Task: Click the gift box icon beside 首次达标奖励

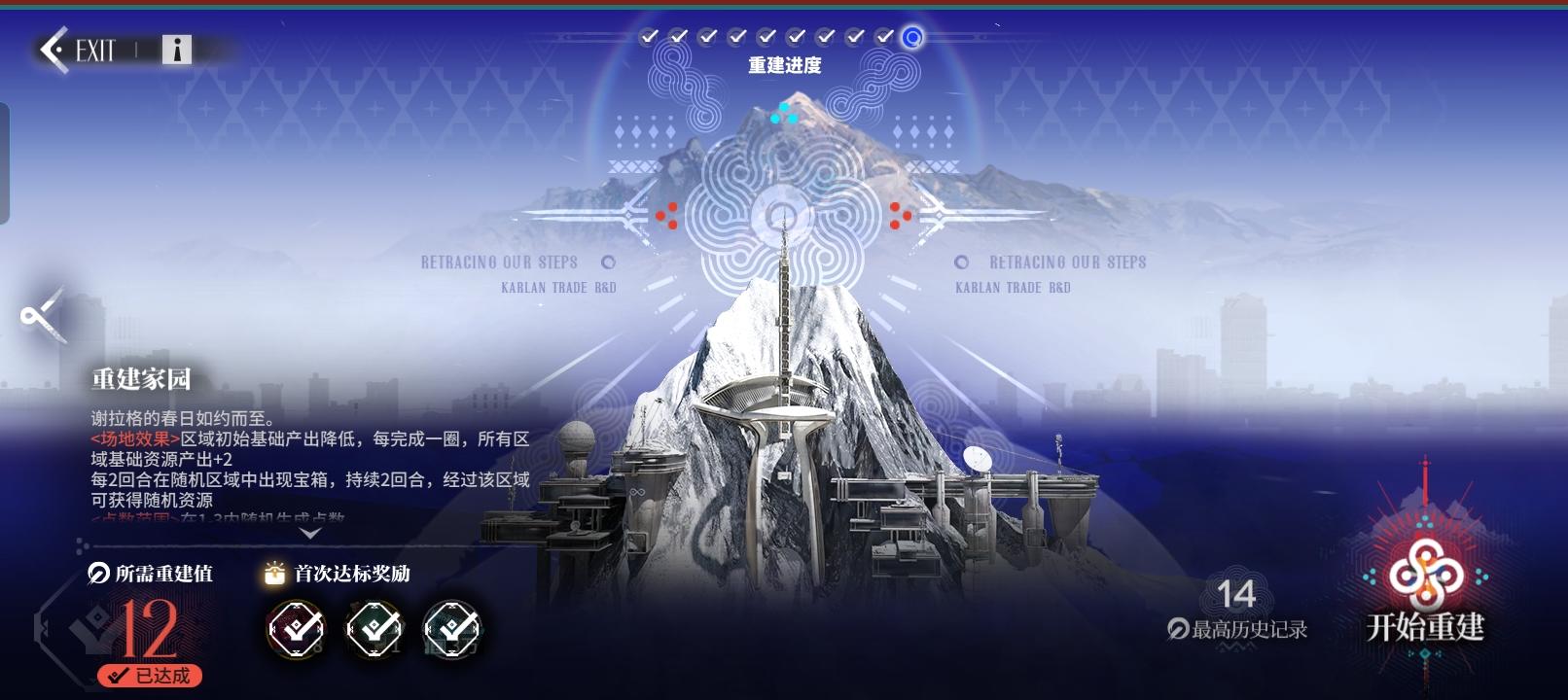Action: coord(272,574)
